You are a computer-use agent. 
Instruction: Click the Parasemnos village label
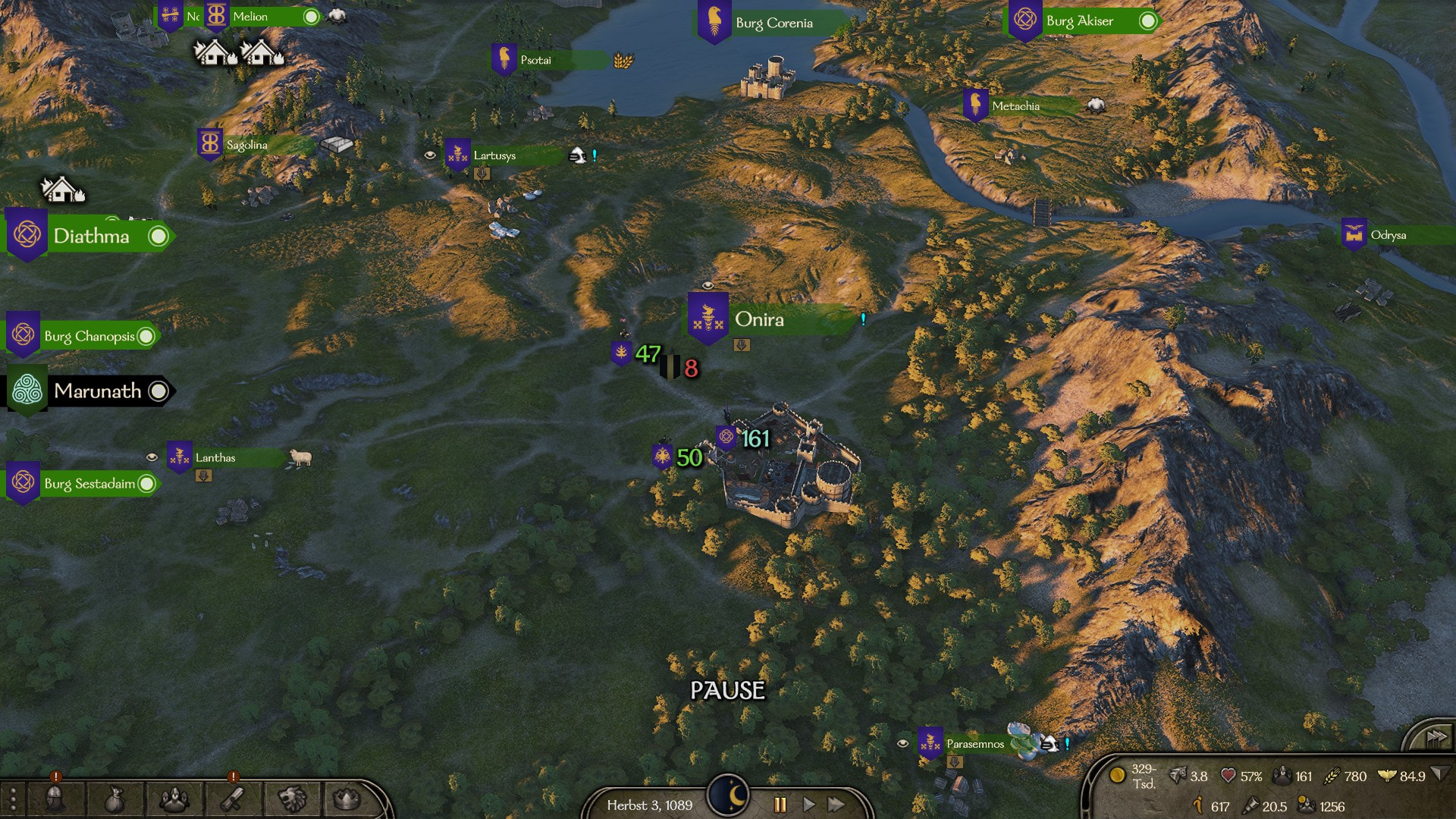click(x=974, y=744)
